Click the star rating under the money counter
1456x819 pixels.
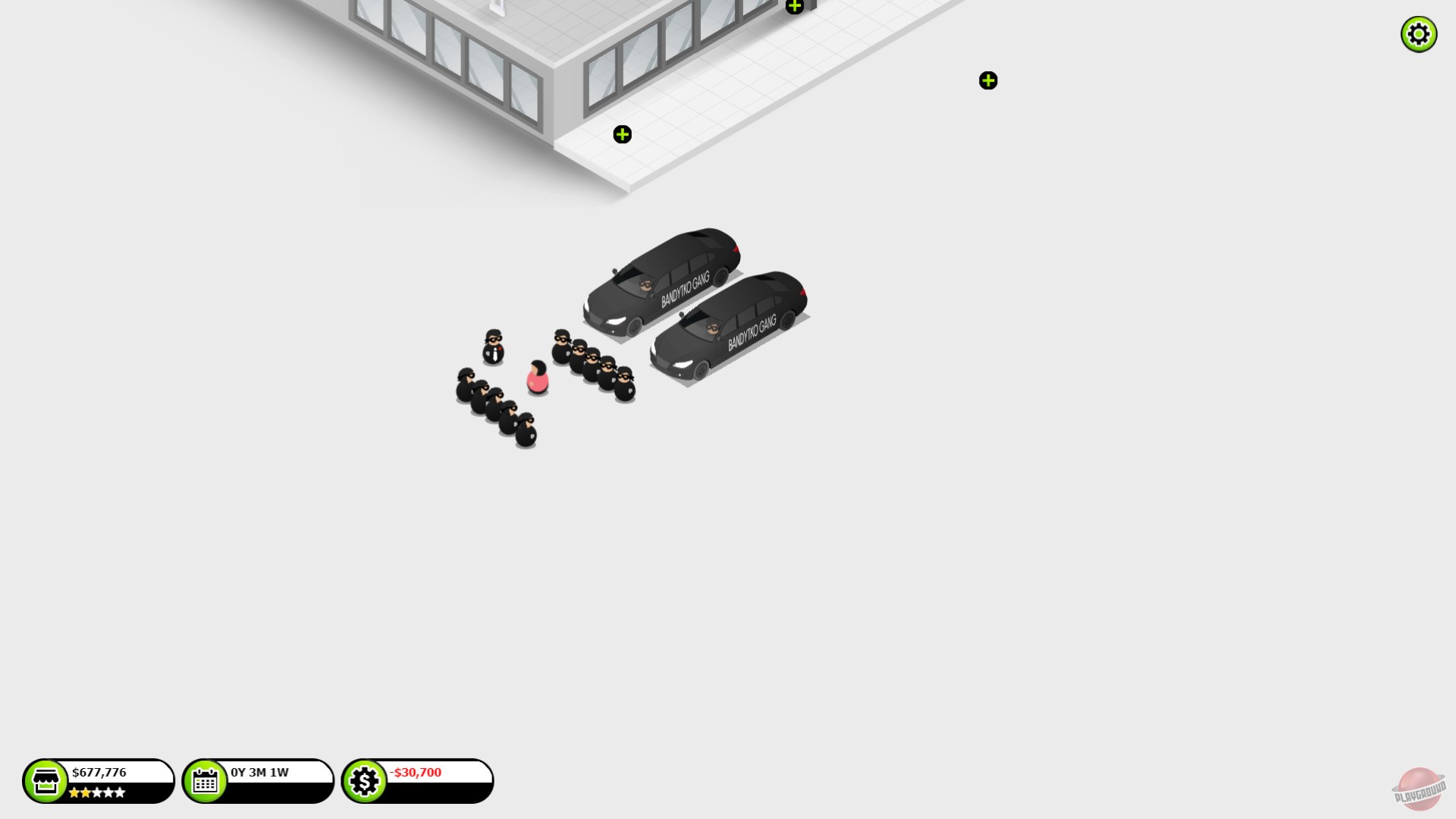click(x=99, y=792)
